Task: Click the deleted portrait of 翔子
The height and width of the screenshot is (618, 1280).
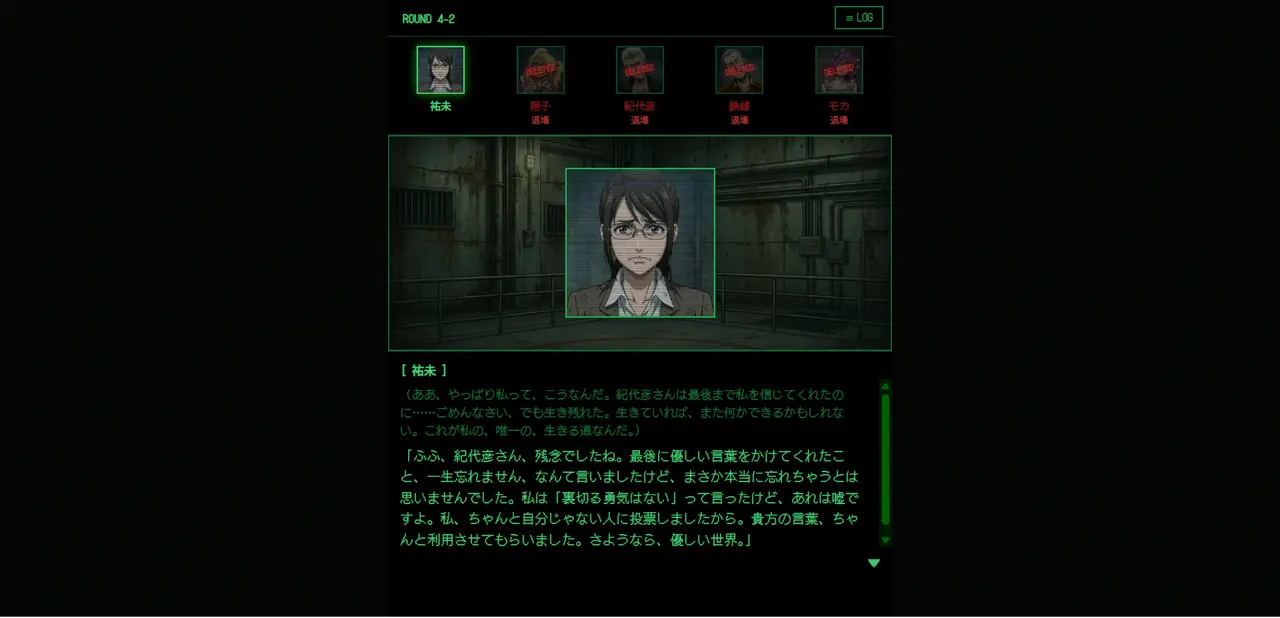Action: 540,70
